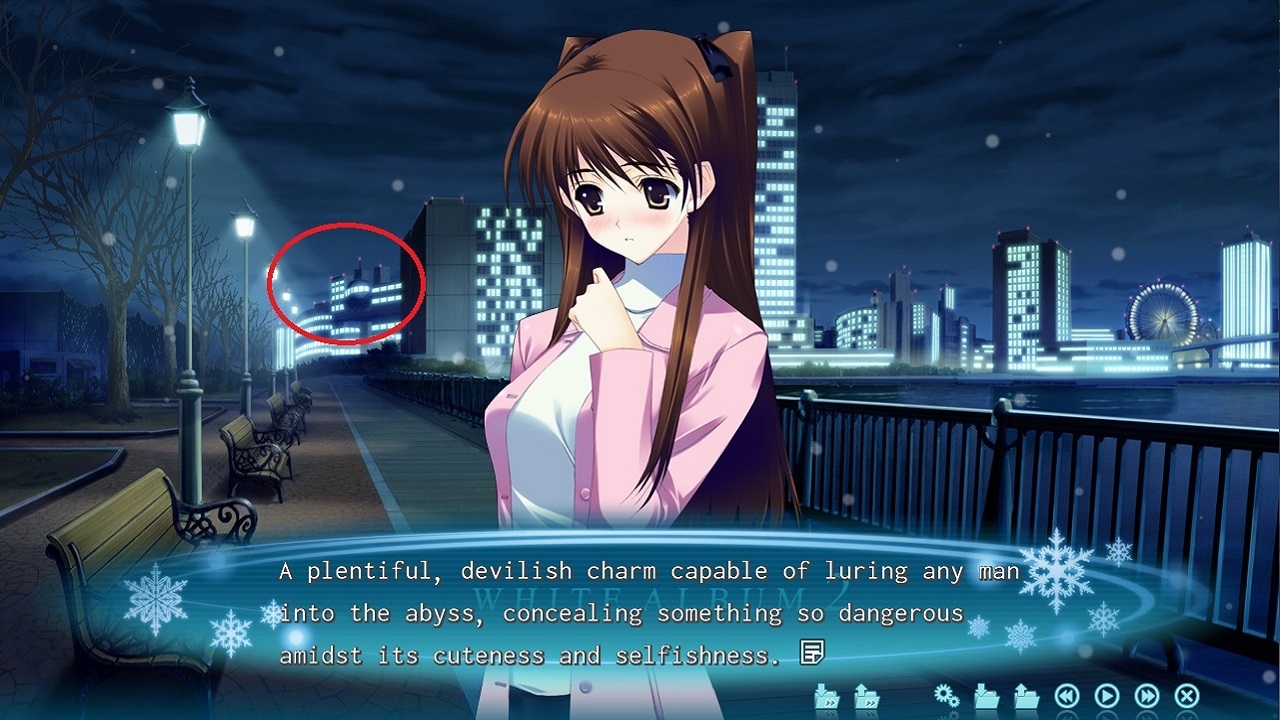Open the load game folder icon
The width and height of the screenshot is (1280, 720).
pos(1026,696)
